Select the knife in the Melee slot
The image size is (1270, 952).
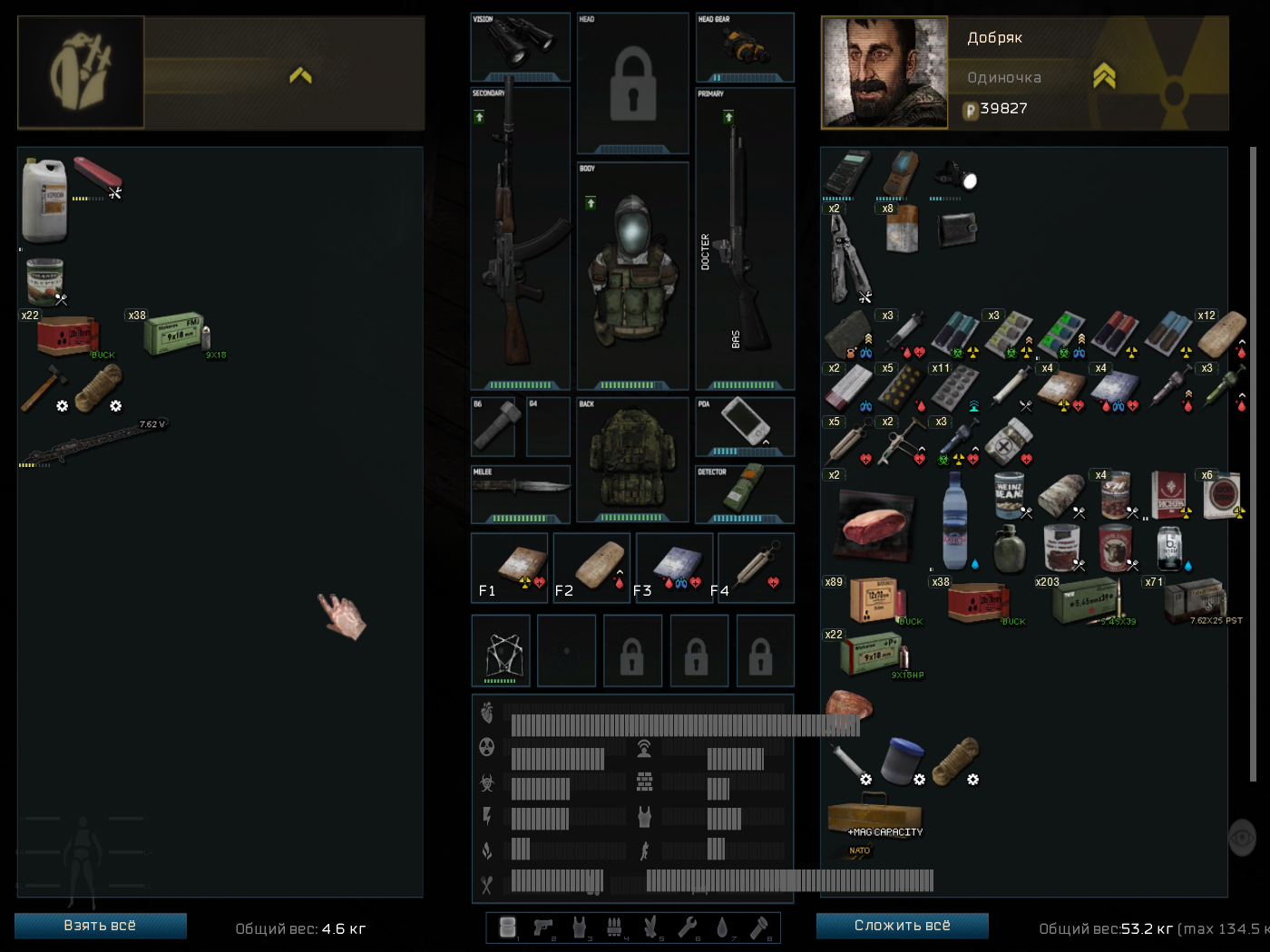coord(520,491)
